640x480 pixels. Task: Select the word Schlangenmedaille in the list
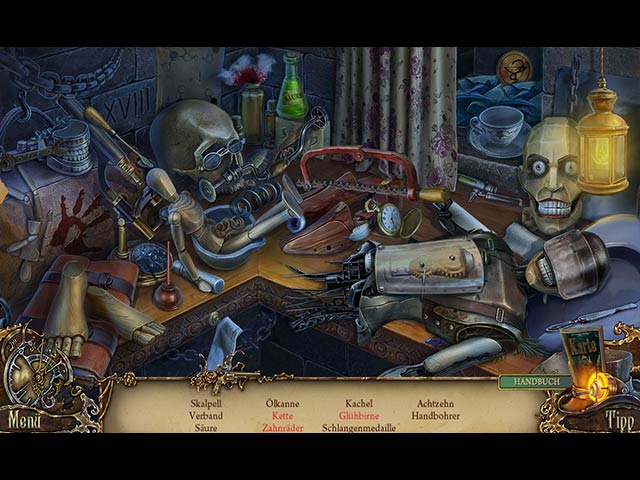click(x=359, y=428)
